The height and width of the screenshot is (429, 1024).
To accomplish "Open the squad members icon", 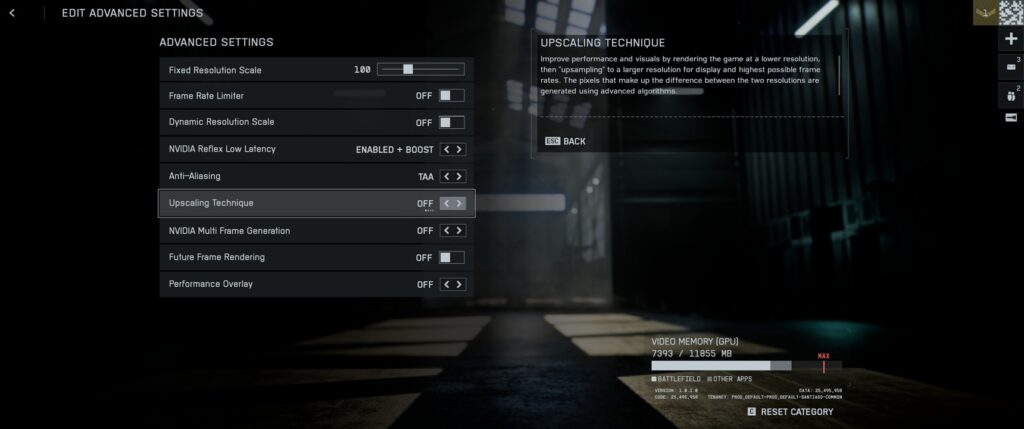I will [x=1010, y=94].
